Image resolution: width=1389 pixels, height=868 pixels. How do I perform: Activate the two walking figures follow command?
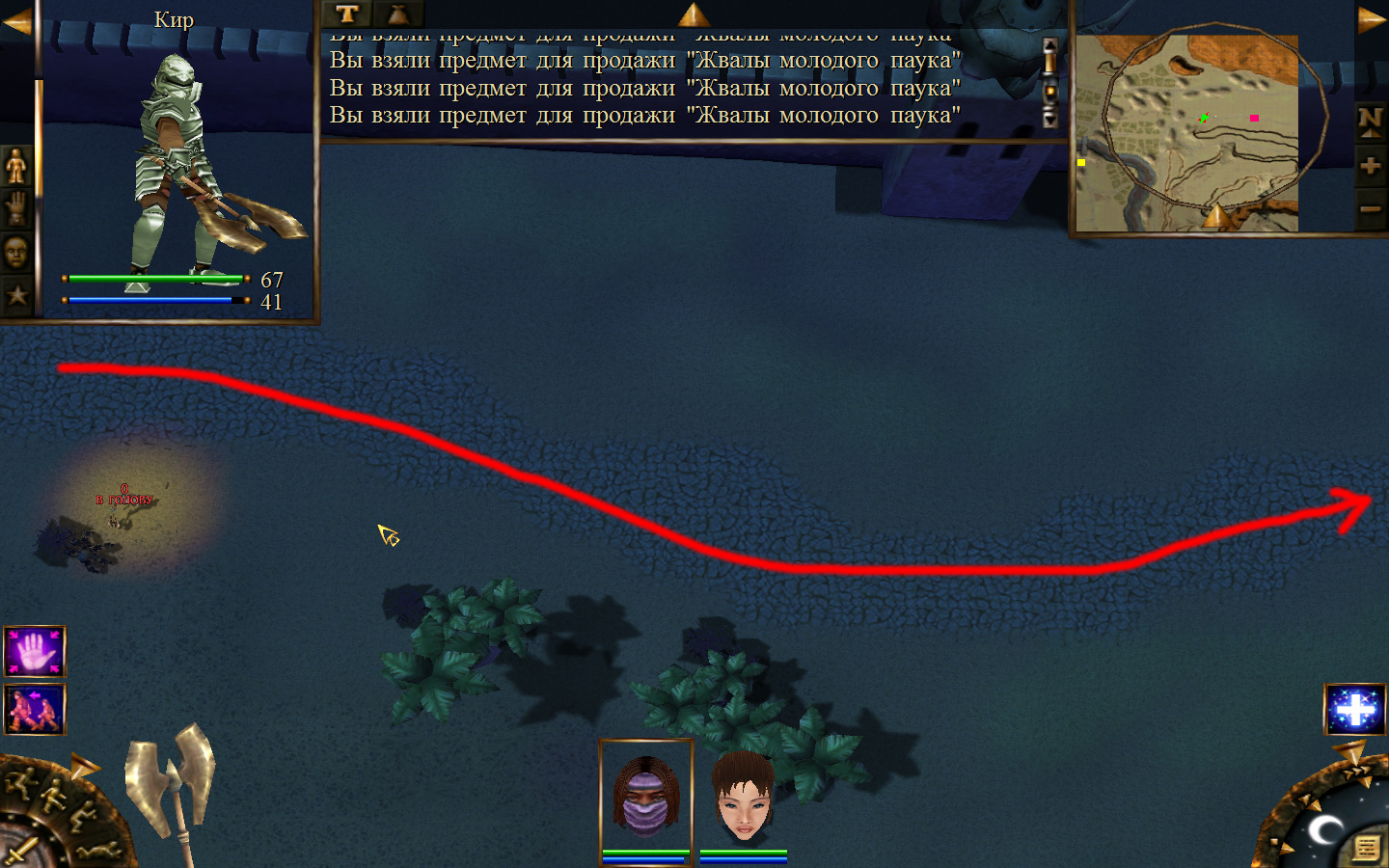pyautogui.click(x=35, y=709)
